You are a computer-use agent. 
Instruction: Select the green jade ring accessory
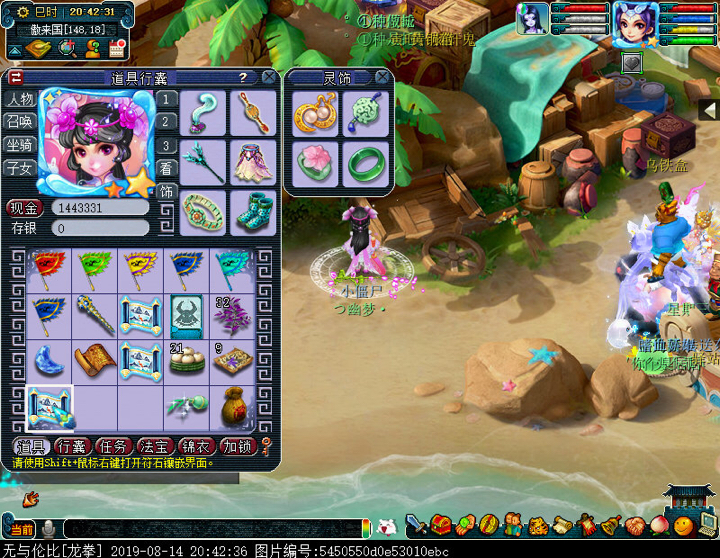[x=364, y=164]
